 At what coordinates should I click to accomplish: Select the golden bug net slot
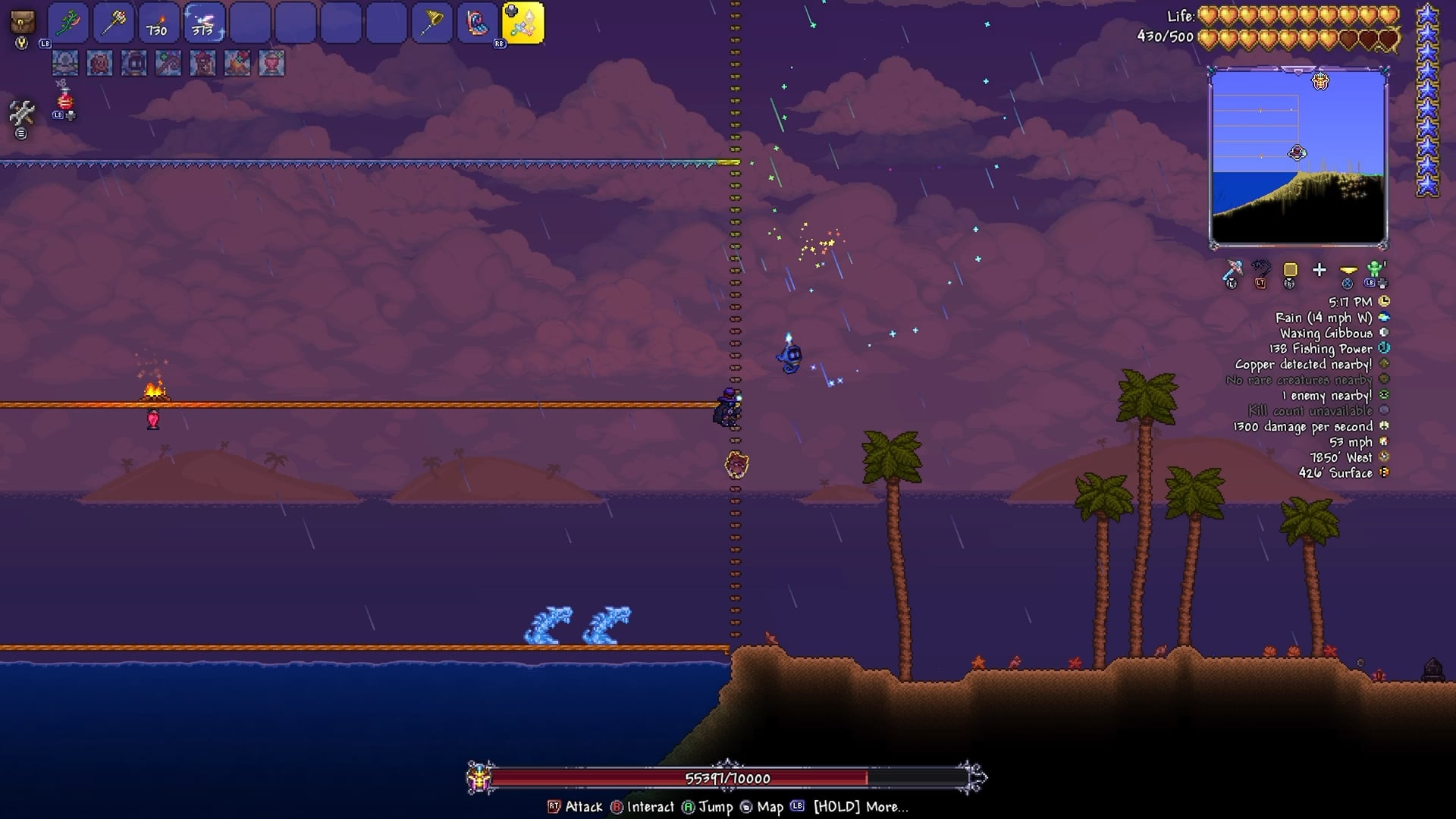point(431,24)
